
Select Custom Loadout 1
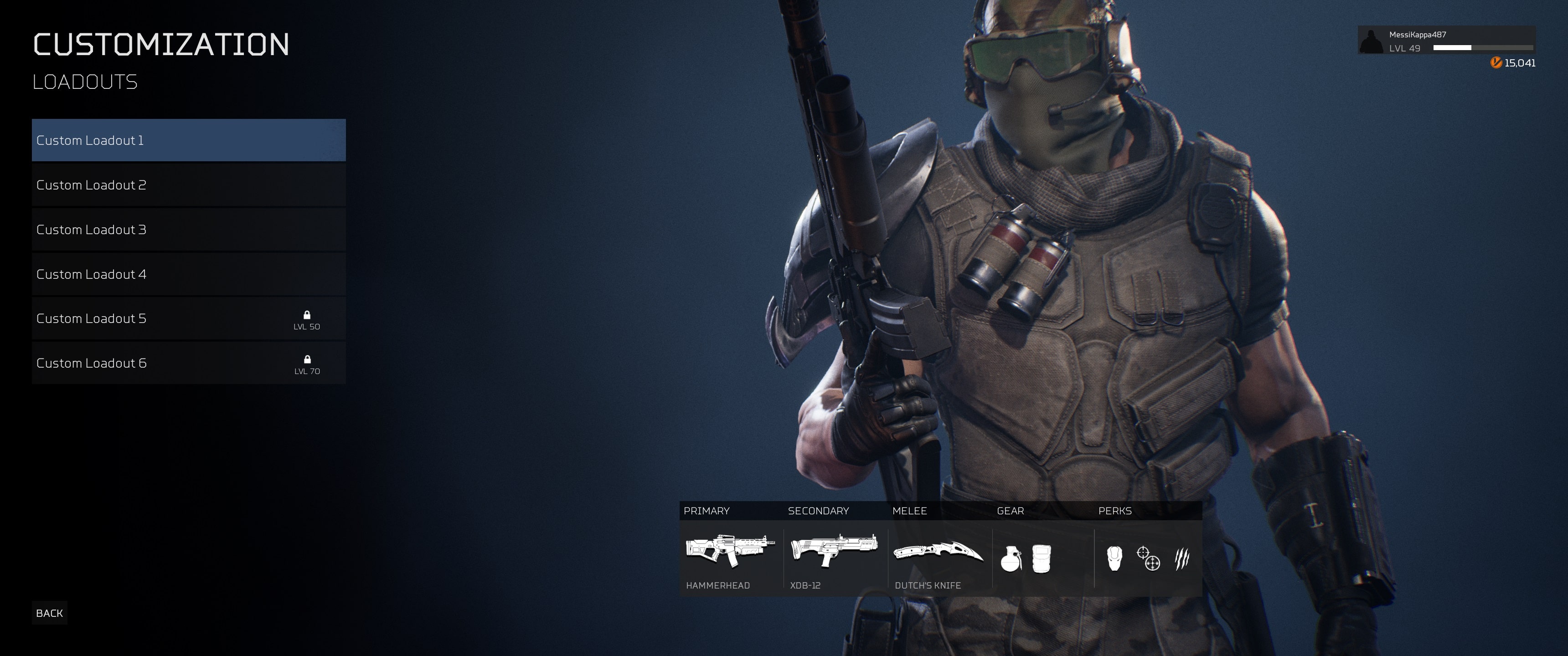(189, 140)
